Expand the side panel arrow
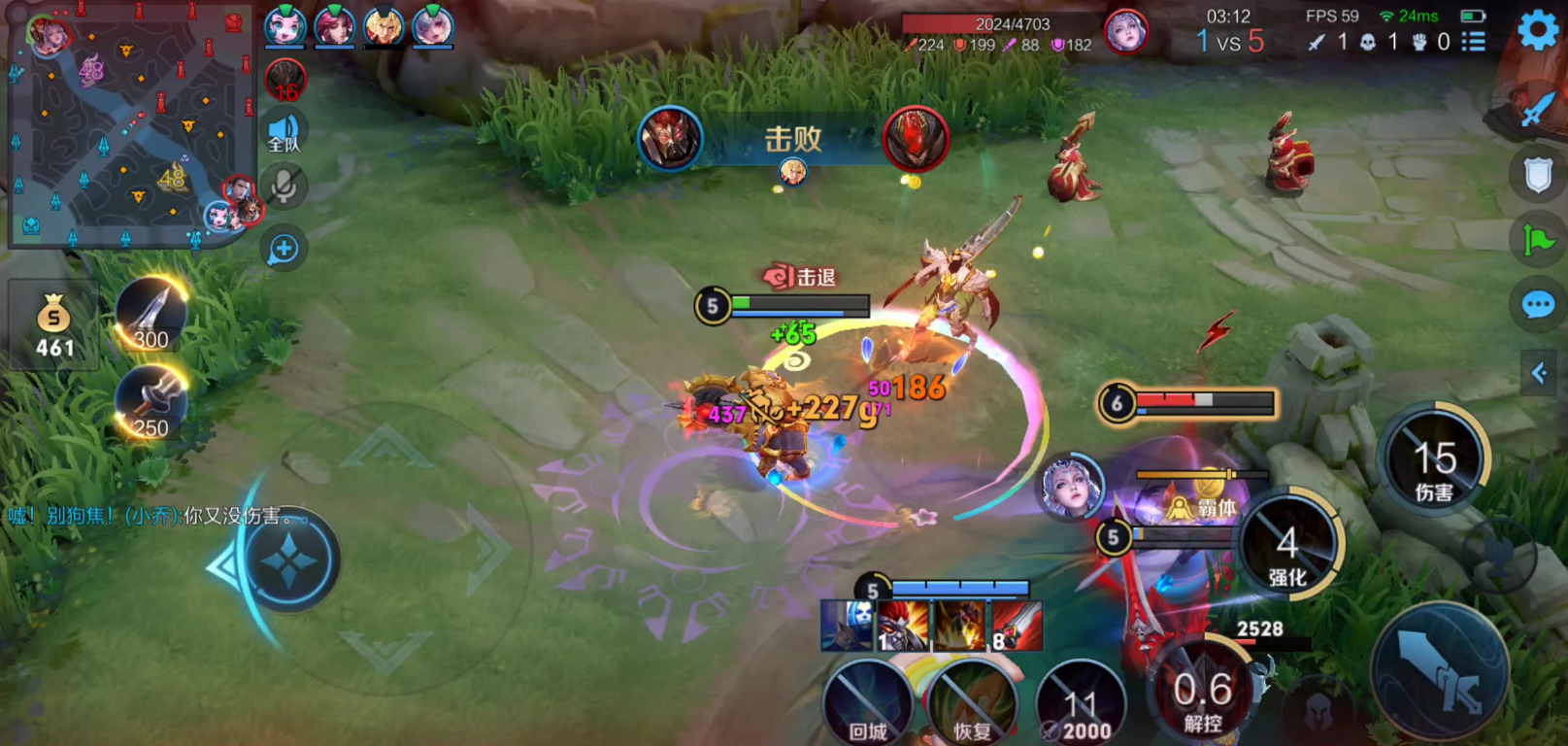Image resolution: width=1568 pixels, height=746 pixels. [x=1540, y=373]
